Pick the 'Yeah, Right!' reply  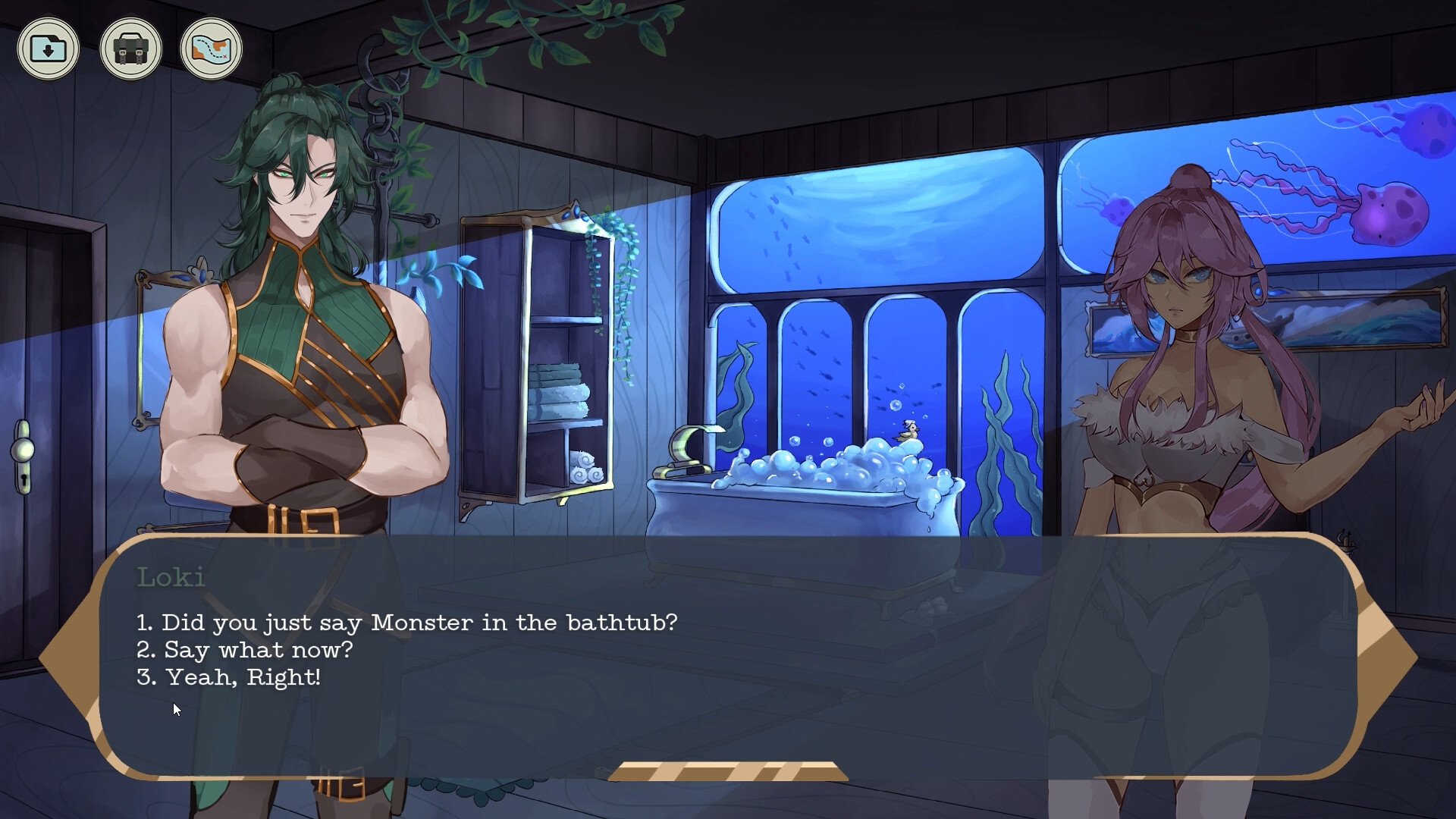click(229, 677)
